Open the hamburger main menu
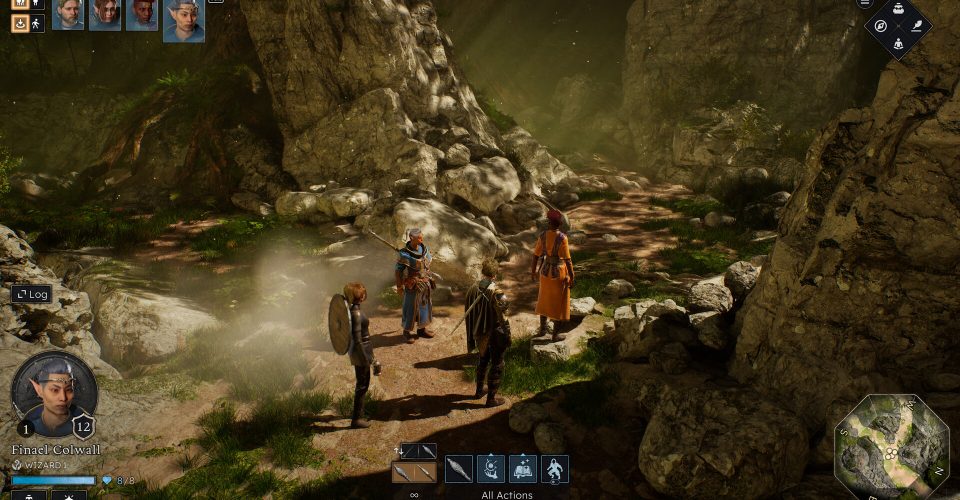The width and height of the screenshot is (960, 500). pyautogui.click(x=866, y=4)
